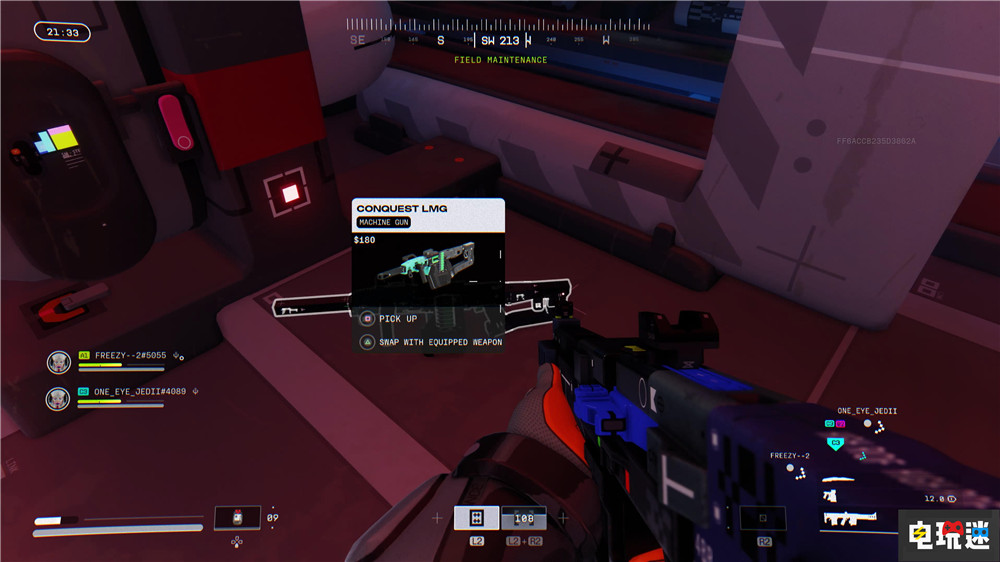Activate the highlighted L2 ability slot
Screen dimensions: 1000x562
pos(476,517)
